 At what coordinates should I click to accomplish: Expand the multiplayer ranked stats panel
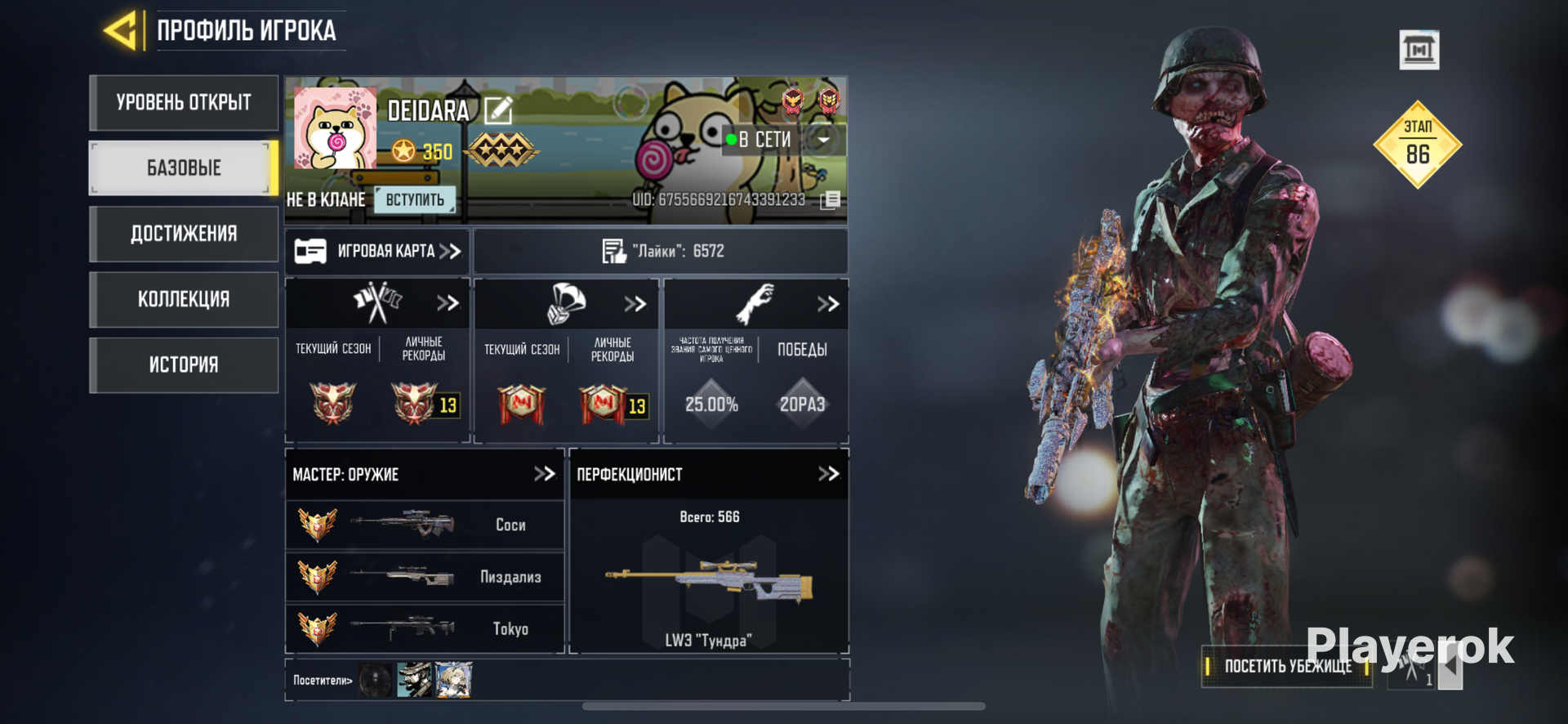[448, 303]
